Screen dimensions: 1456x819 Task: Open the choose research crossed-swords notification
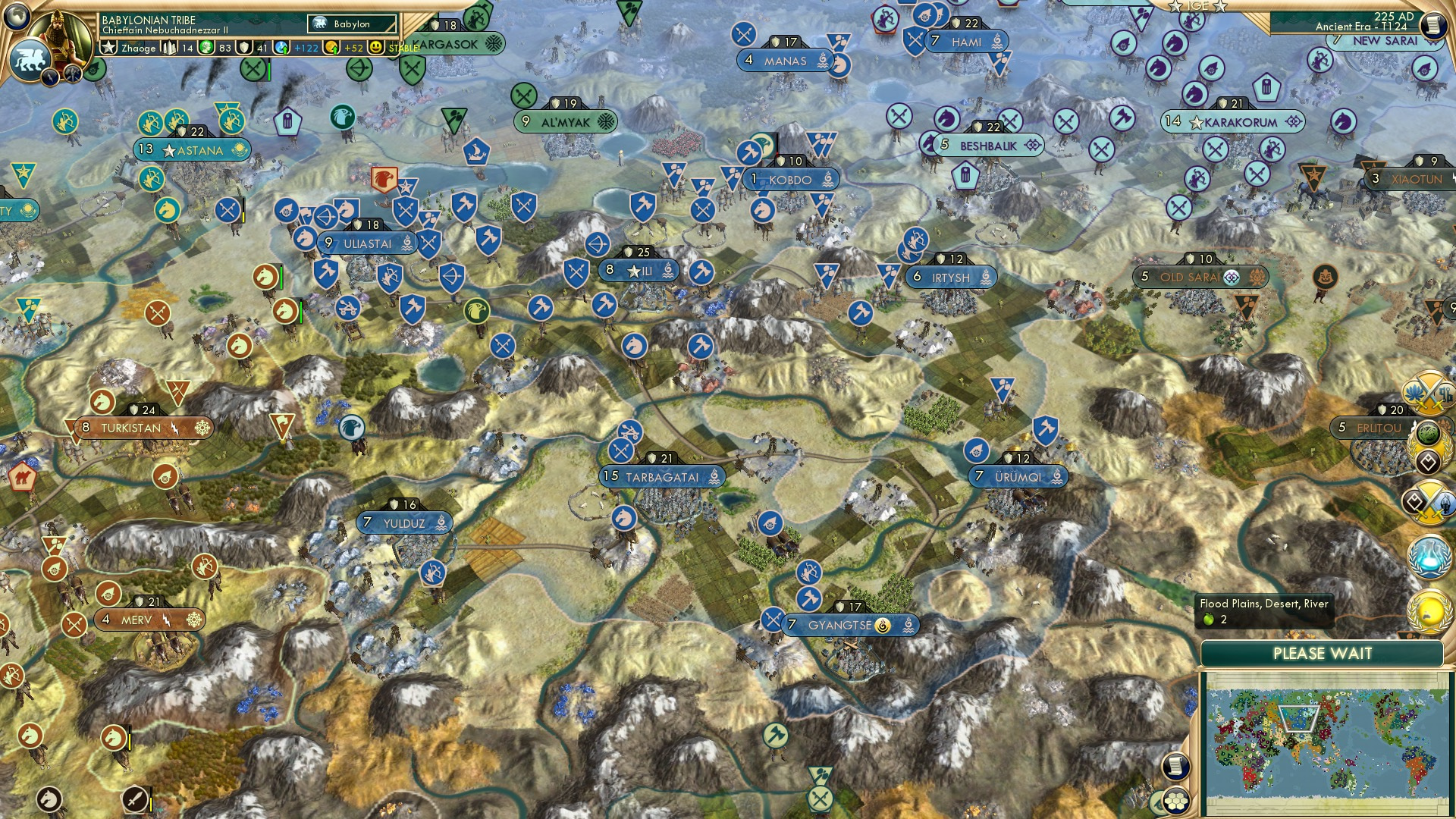(x=1430, y=502)
